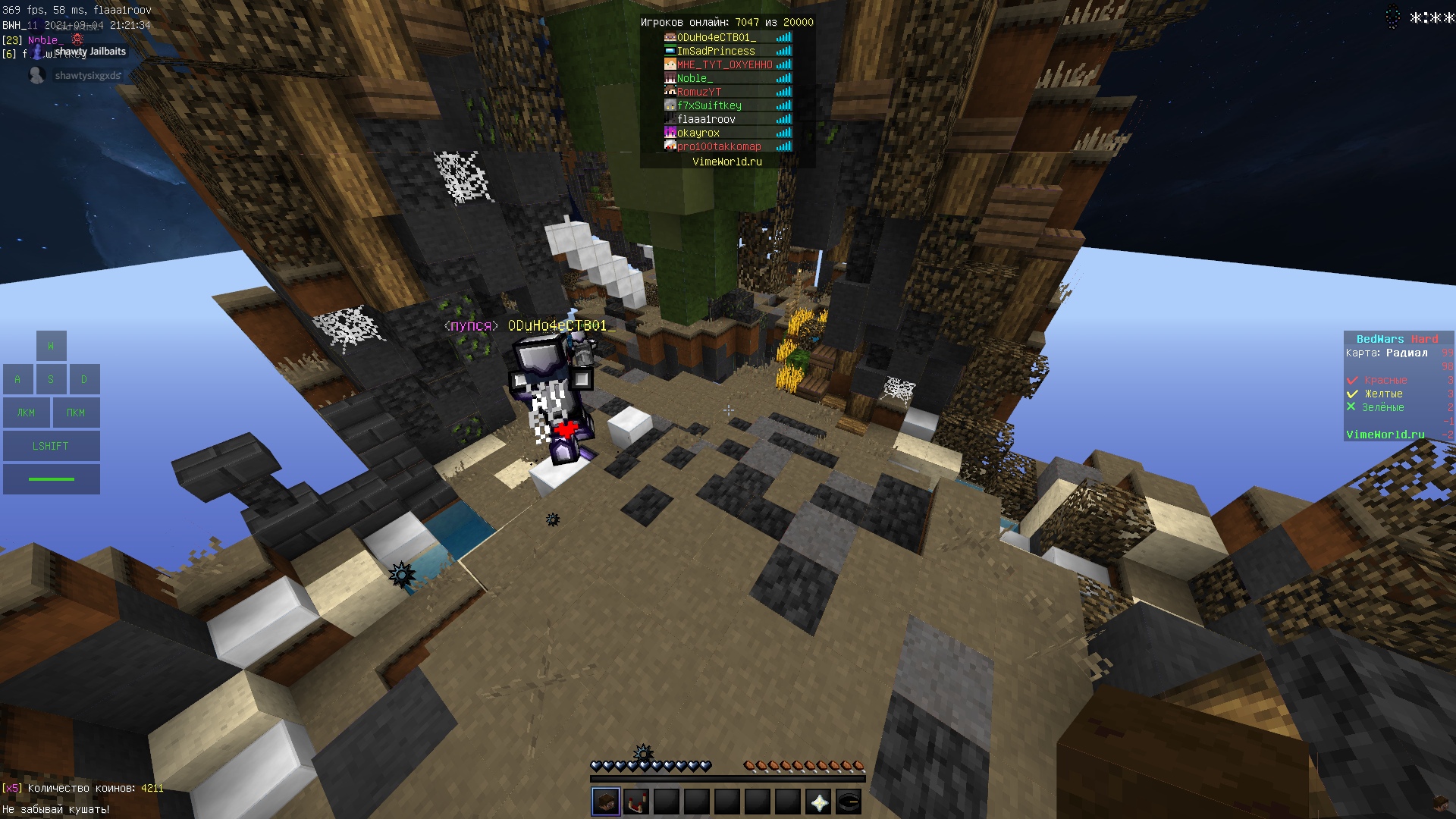The image size is (1456, 819).
Task: Select the red horseshoe-shaped item slot
Action: coord(636,802)
